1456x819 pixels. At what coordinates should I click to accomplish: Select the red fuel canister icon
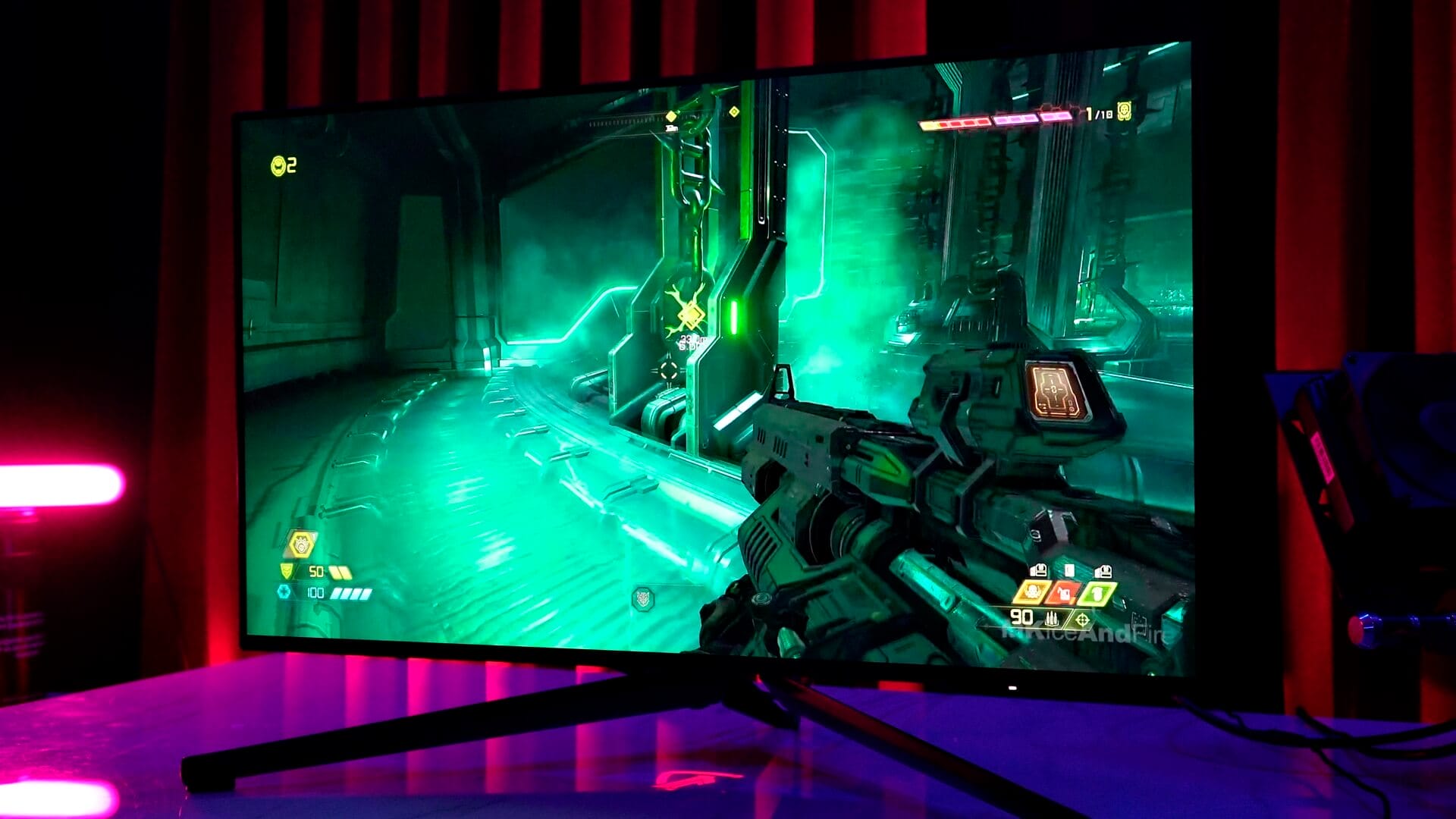(1063, 592)
